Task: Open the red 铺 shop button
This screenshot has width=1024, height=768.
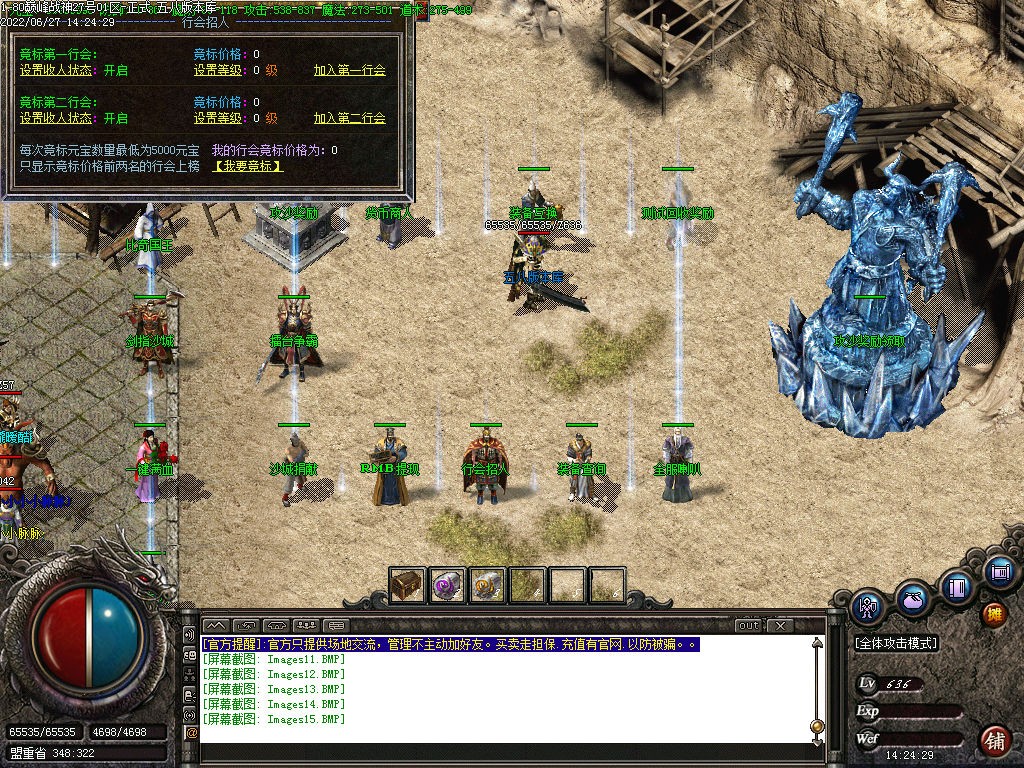Action: coord(994,741)
